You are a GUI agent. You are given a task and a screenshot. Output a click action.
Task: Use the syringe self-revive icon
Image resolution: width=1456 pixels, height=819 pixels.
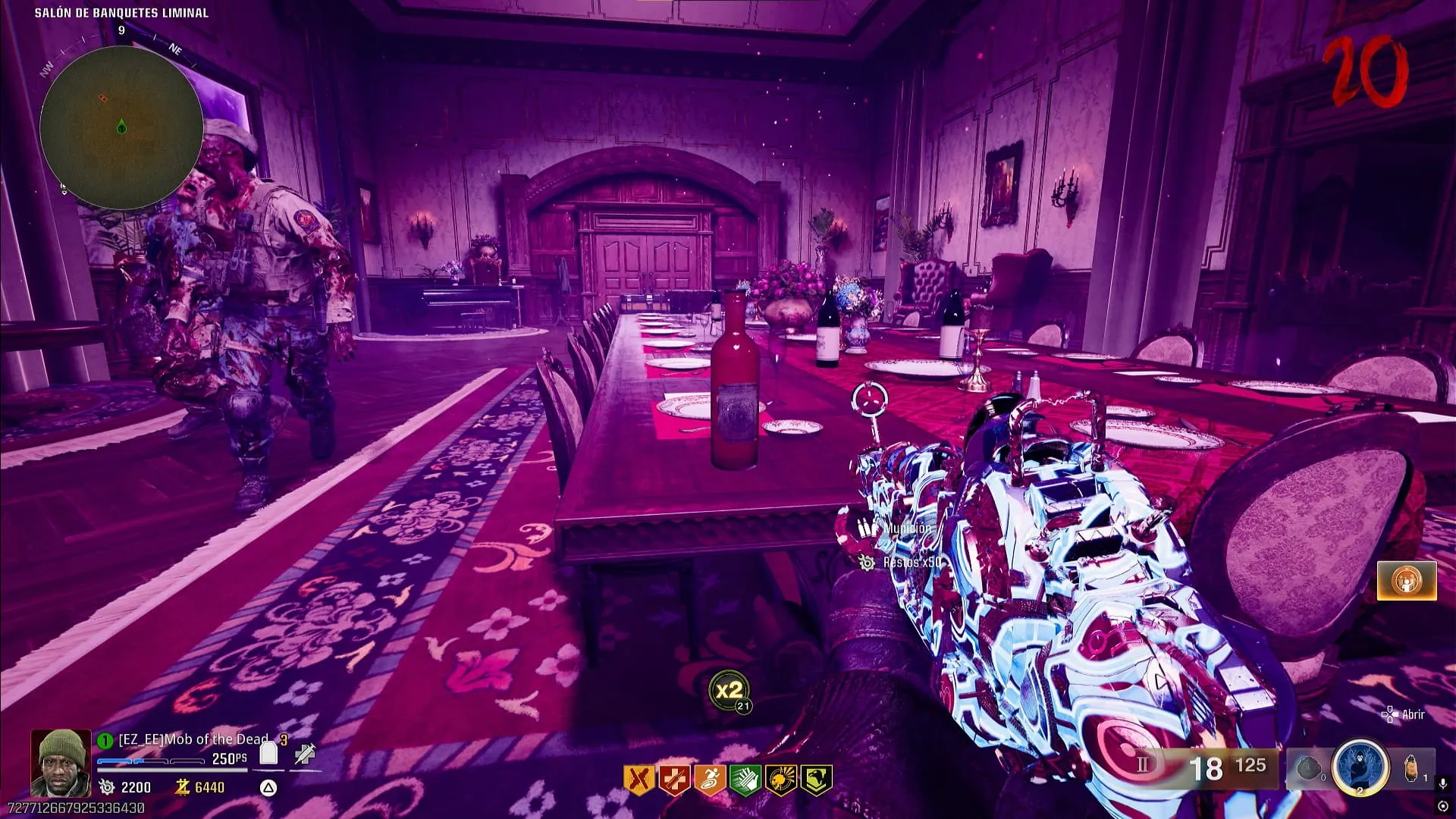click(x=305, y=754)
